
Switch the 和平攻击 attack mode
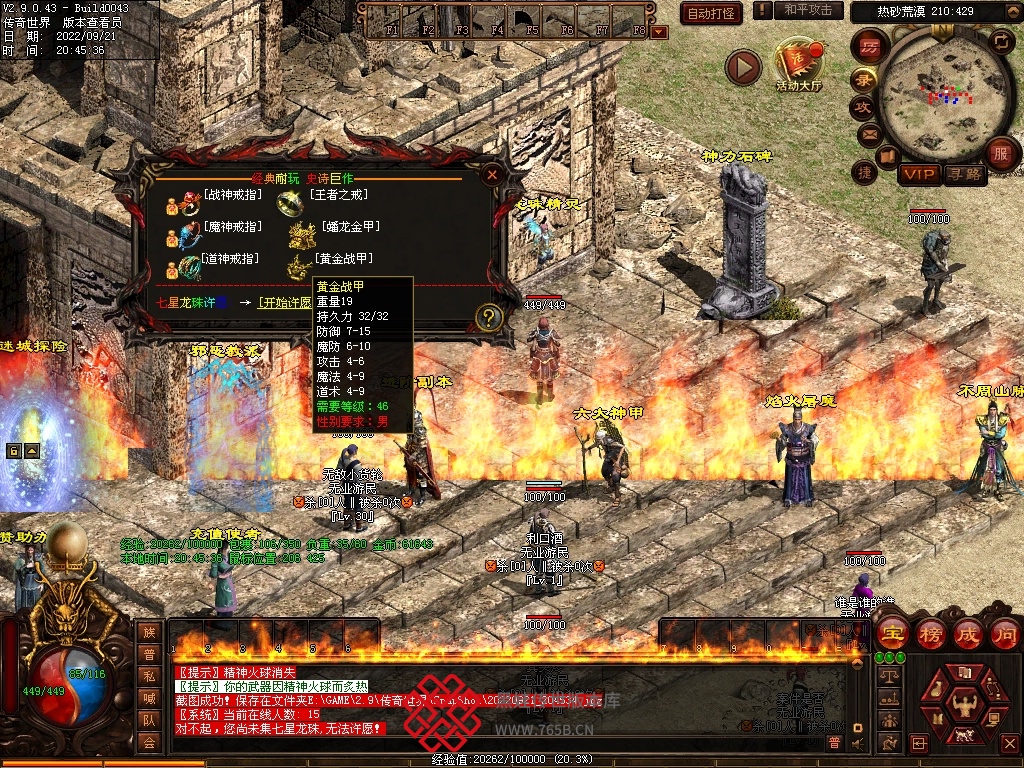[808, 10]
